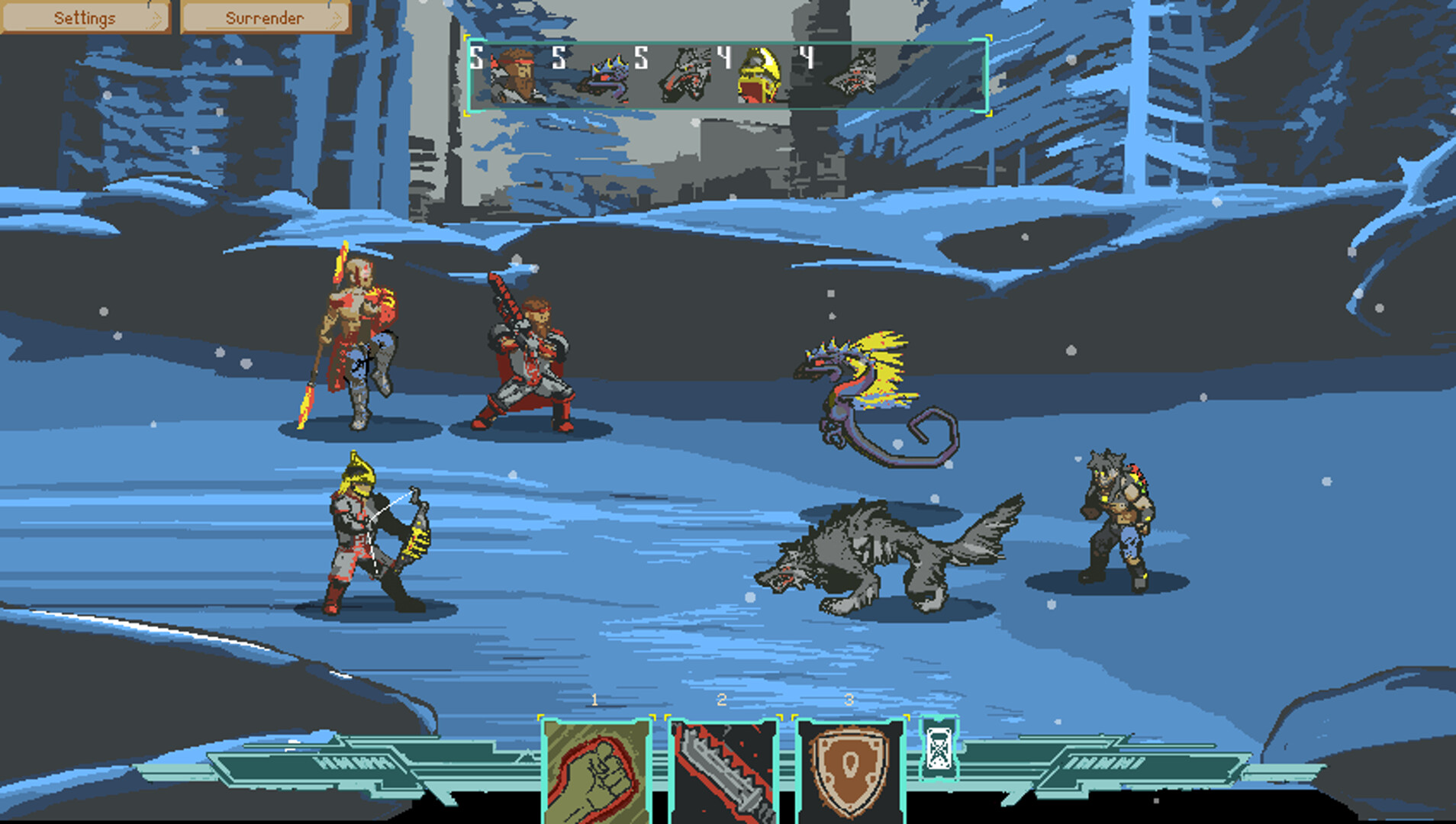
Task: Expand the arrow on the Surrender button
Action: (333, 17)
